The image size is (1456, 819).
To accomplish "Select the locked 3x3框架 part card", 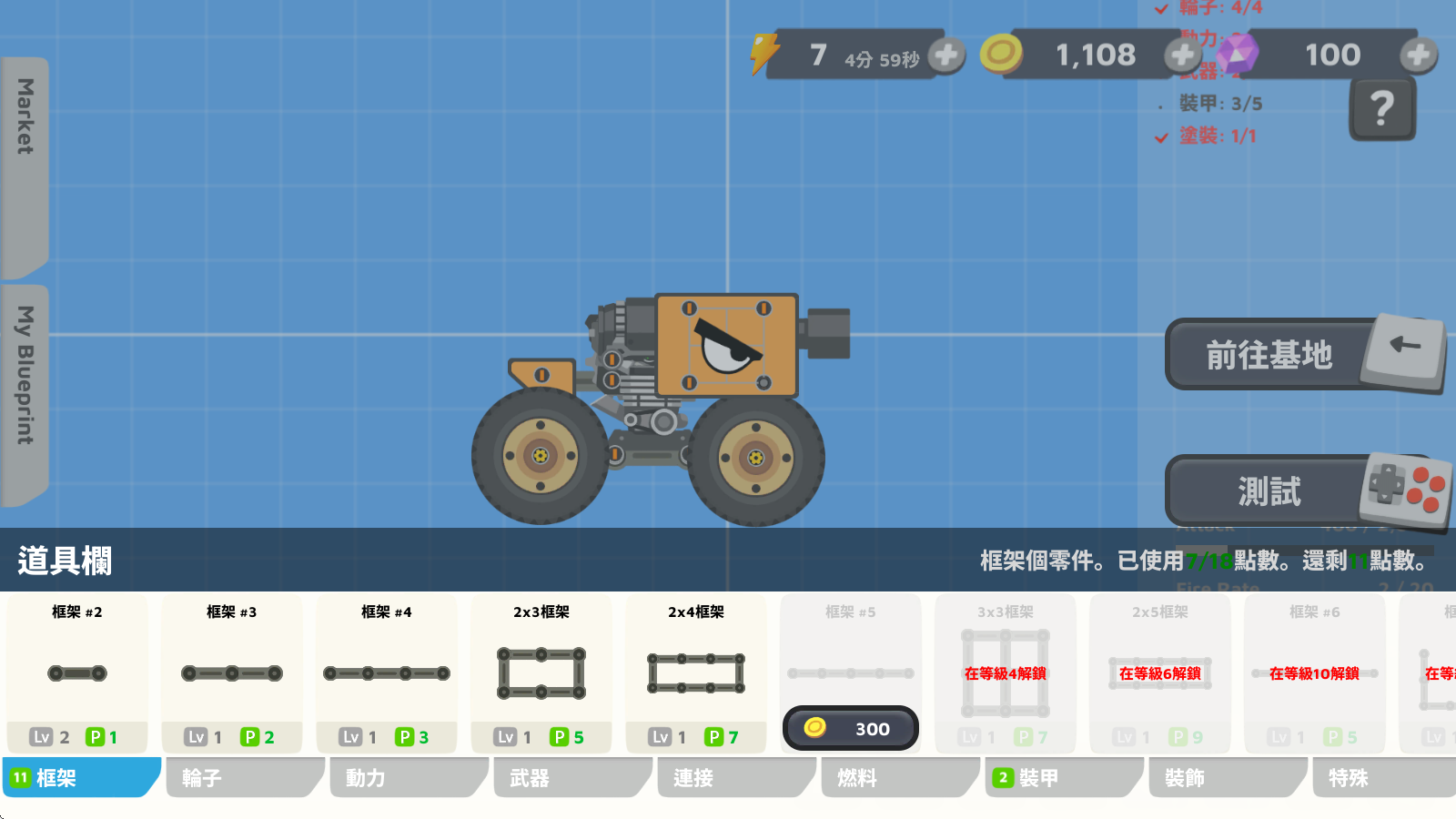I will pos(1005,673).
